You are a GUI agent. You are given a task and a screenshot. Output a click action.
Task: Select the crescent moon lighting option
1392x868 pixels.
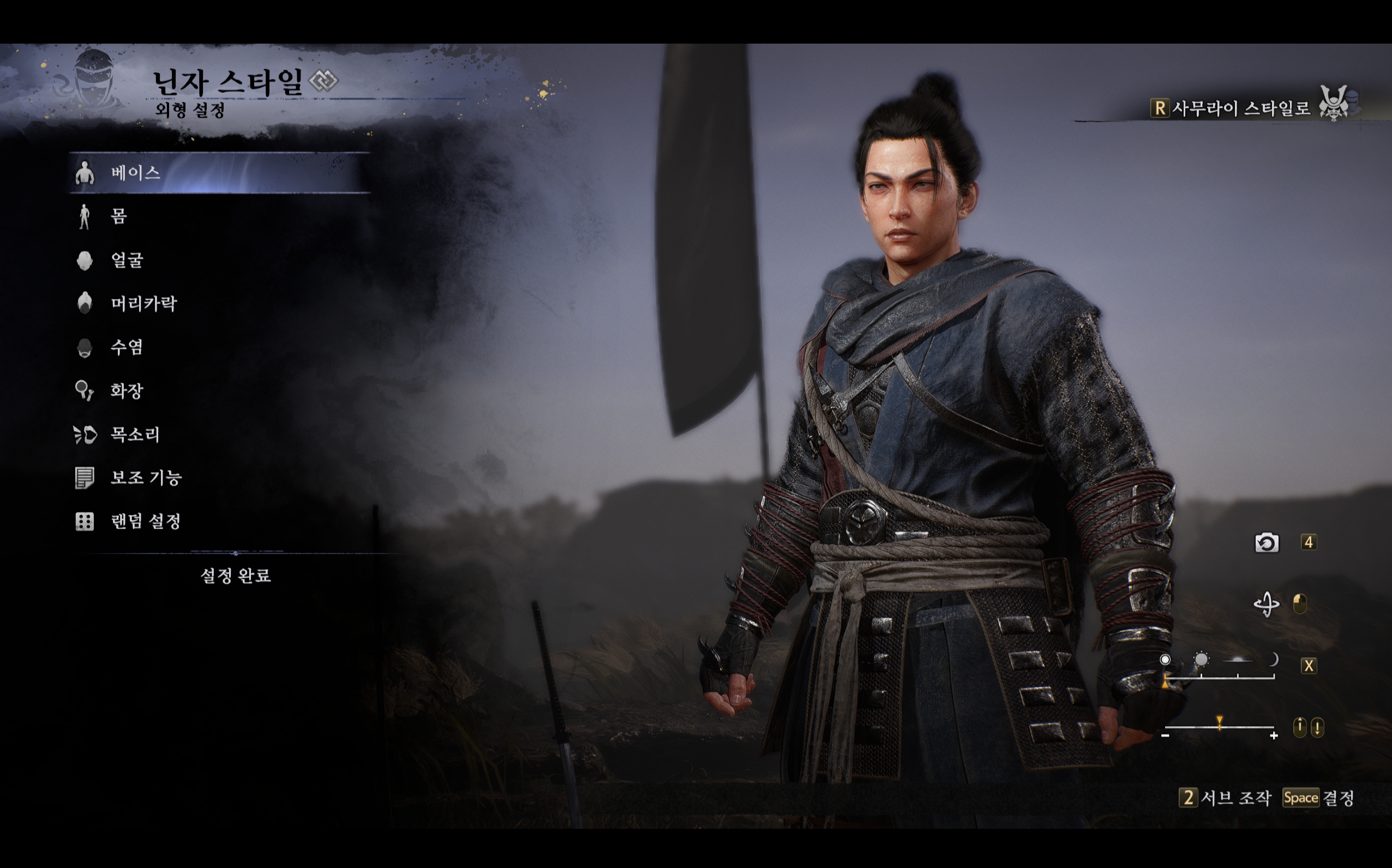tap(1273, 660)
